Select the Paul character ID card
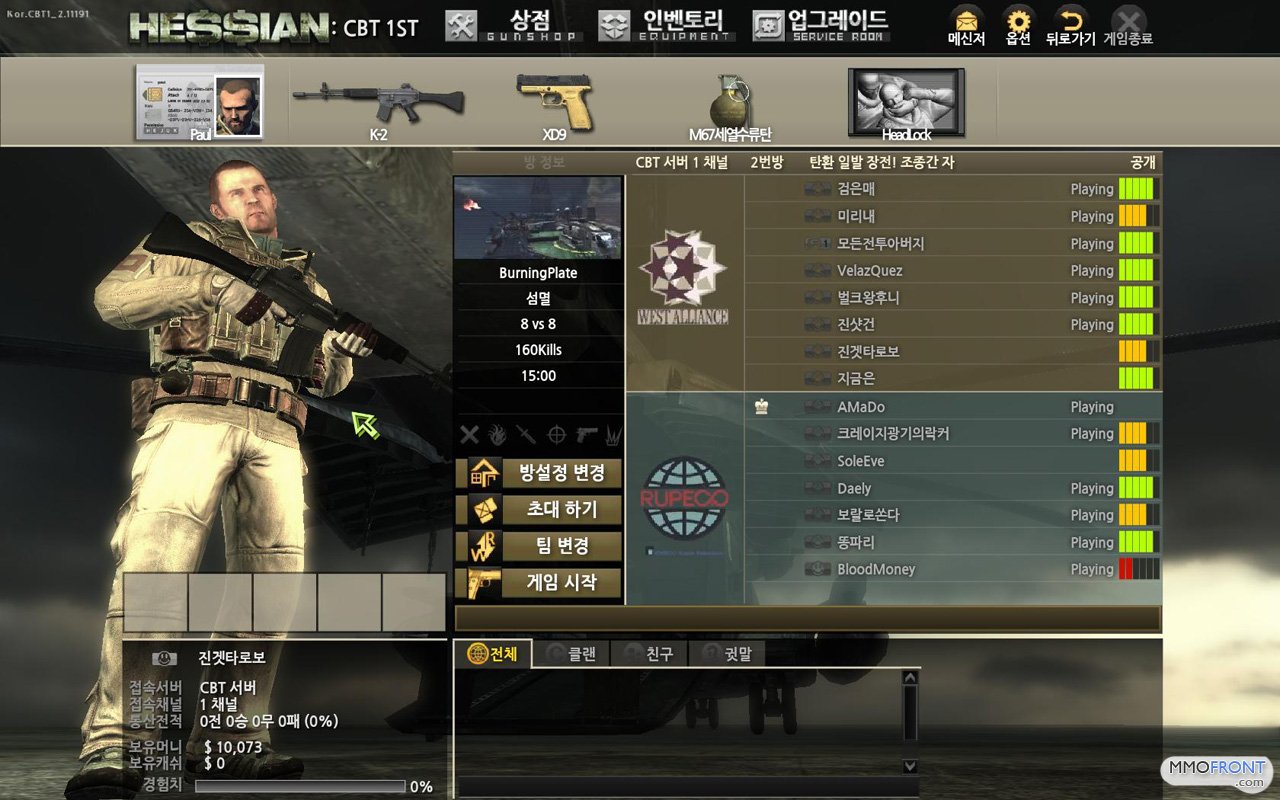This screenshot has height=800, width=1280. point(200,102)
